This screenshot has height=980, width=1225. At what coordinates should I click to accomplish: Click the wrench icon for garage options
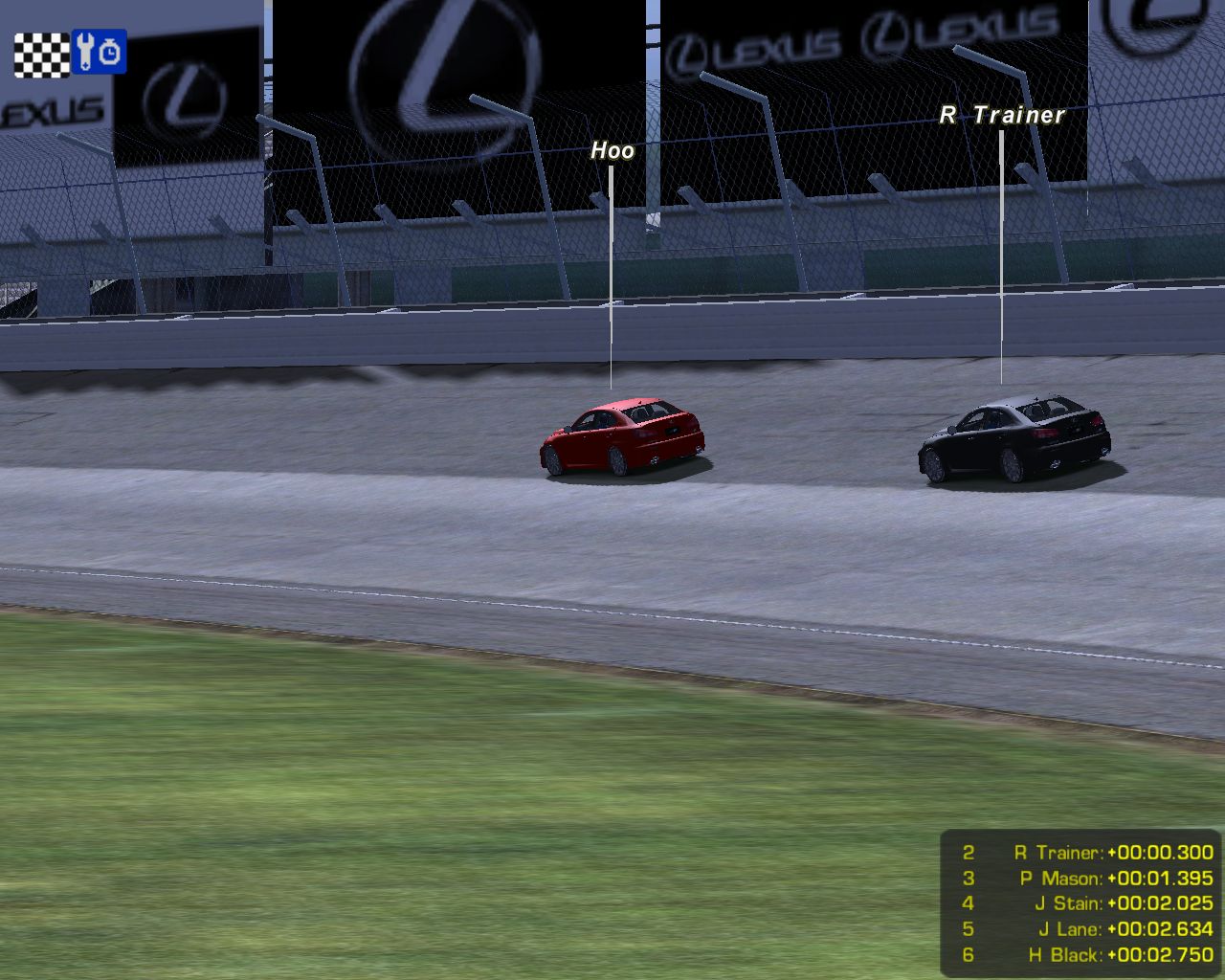84,51
